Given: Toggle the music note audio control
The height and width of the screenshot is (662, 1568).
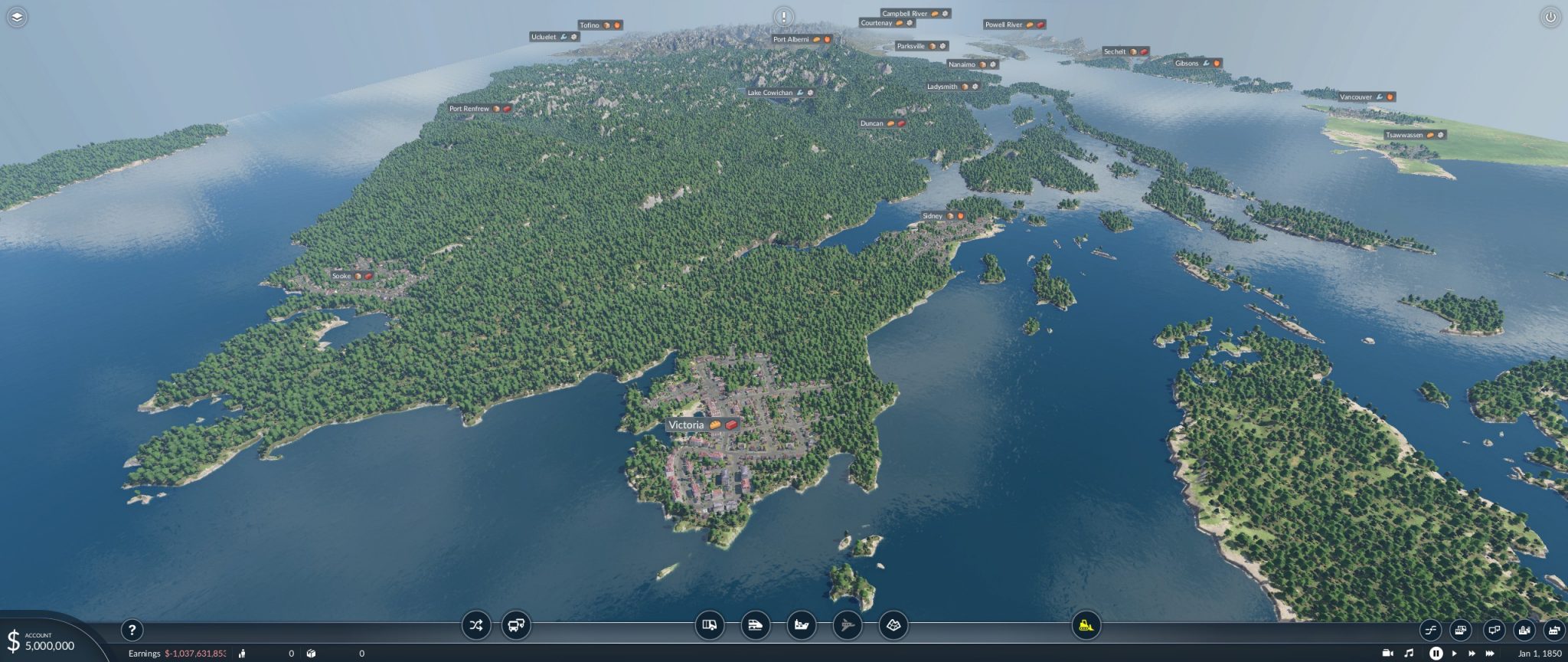Looking at the screenshot, I should tap(1409, 654).
